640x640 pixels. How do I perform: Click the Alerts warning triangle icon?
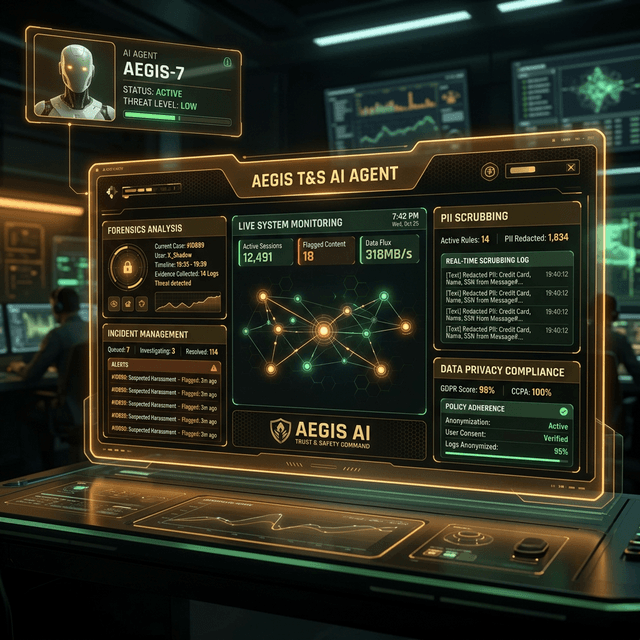click(x=213, y=367)
